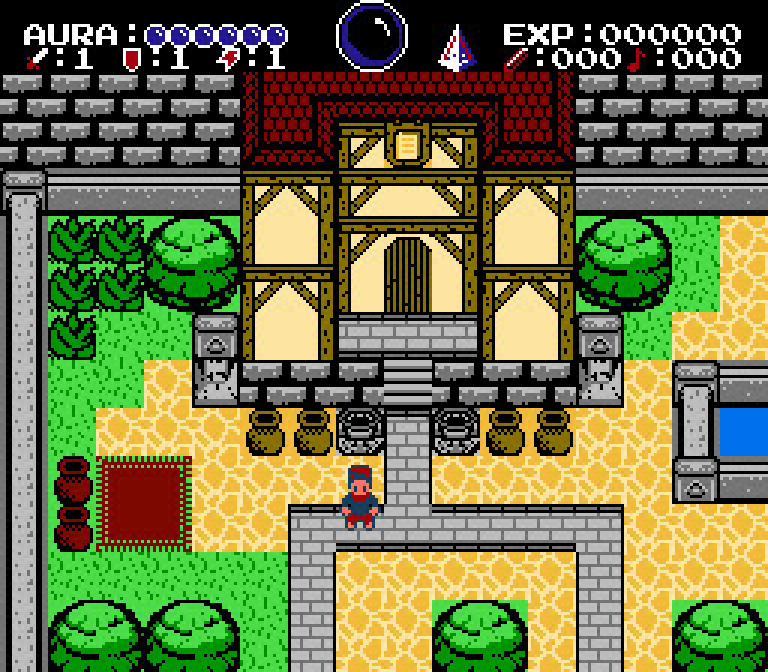Select the red and white pyramid icon

[456, 48]
